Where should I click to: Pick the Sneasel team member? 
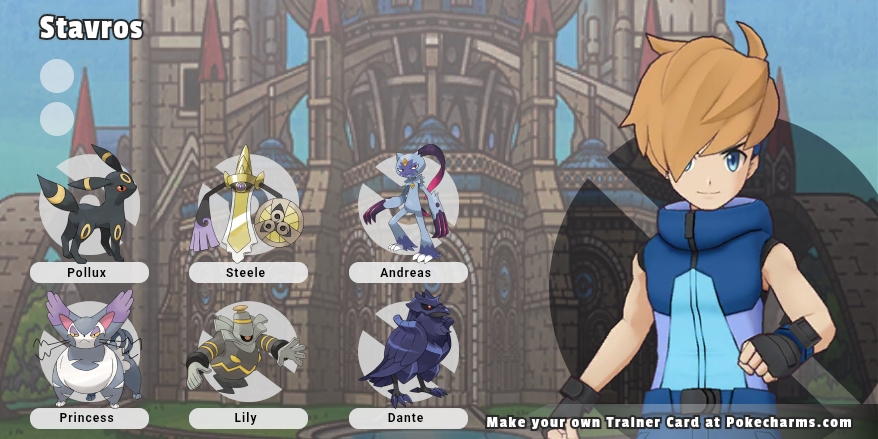tap(406, 207)
